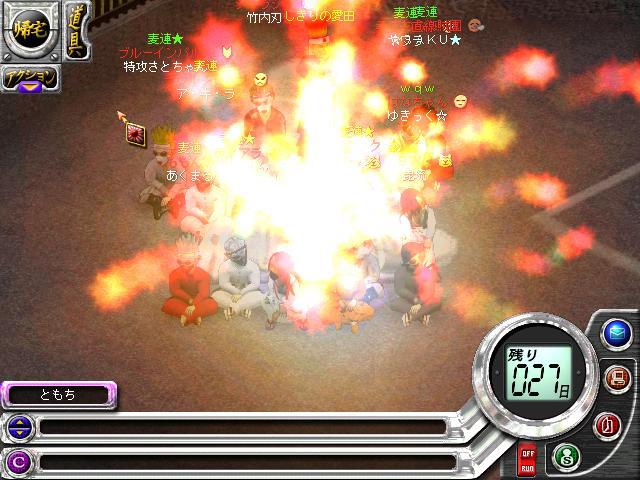This screenshot has width=640, height=480.
Task: Click the green S character icon
Action: (x=566, y=456)
